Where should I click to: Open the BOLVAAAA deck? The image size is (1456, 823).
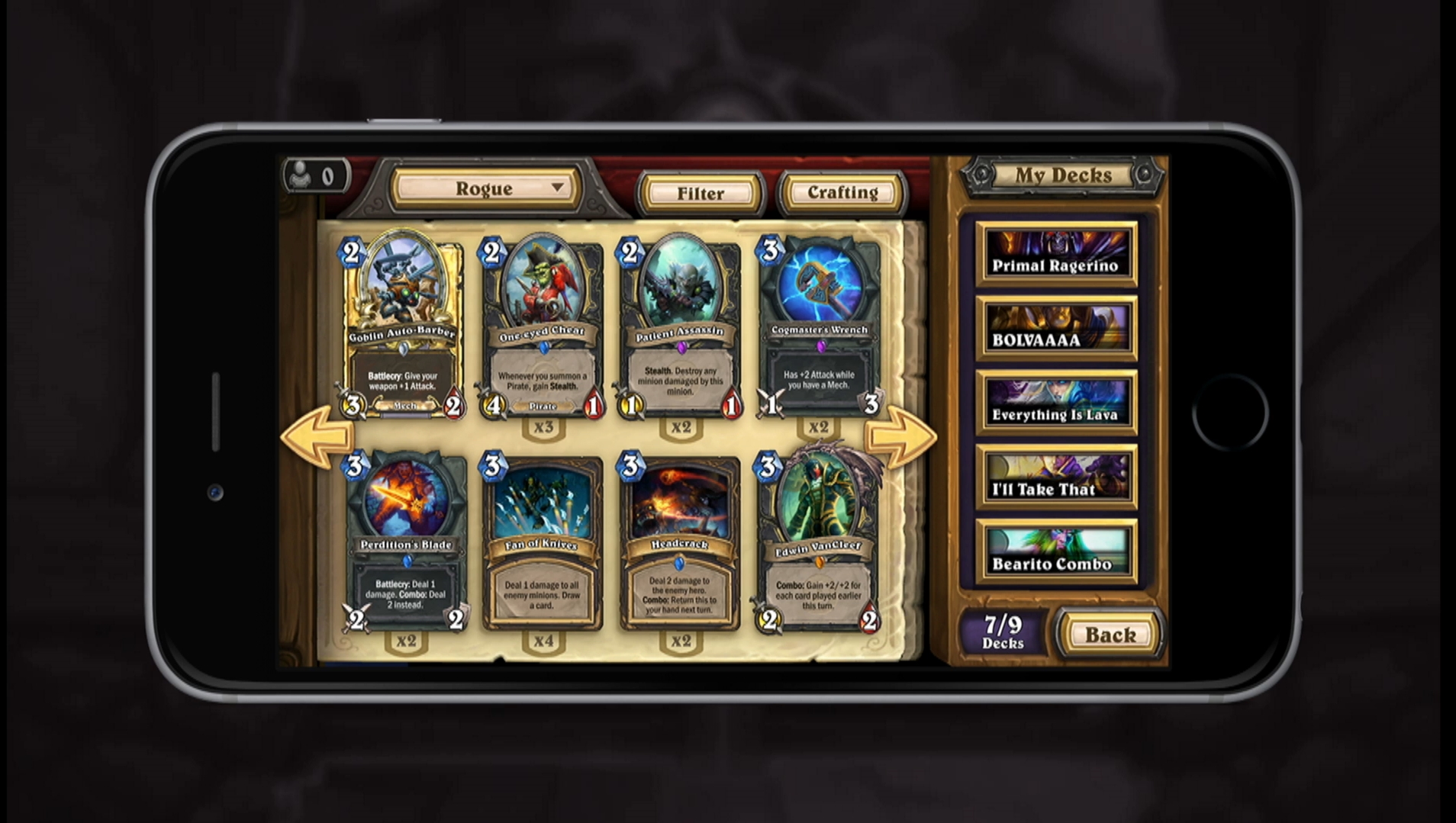click(x=1056, y=329)
